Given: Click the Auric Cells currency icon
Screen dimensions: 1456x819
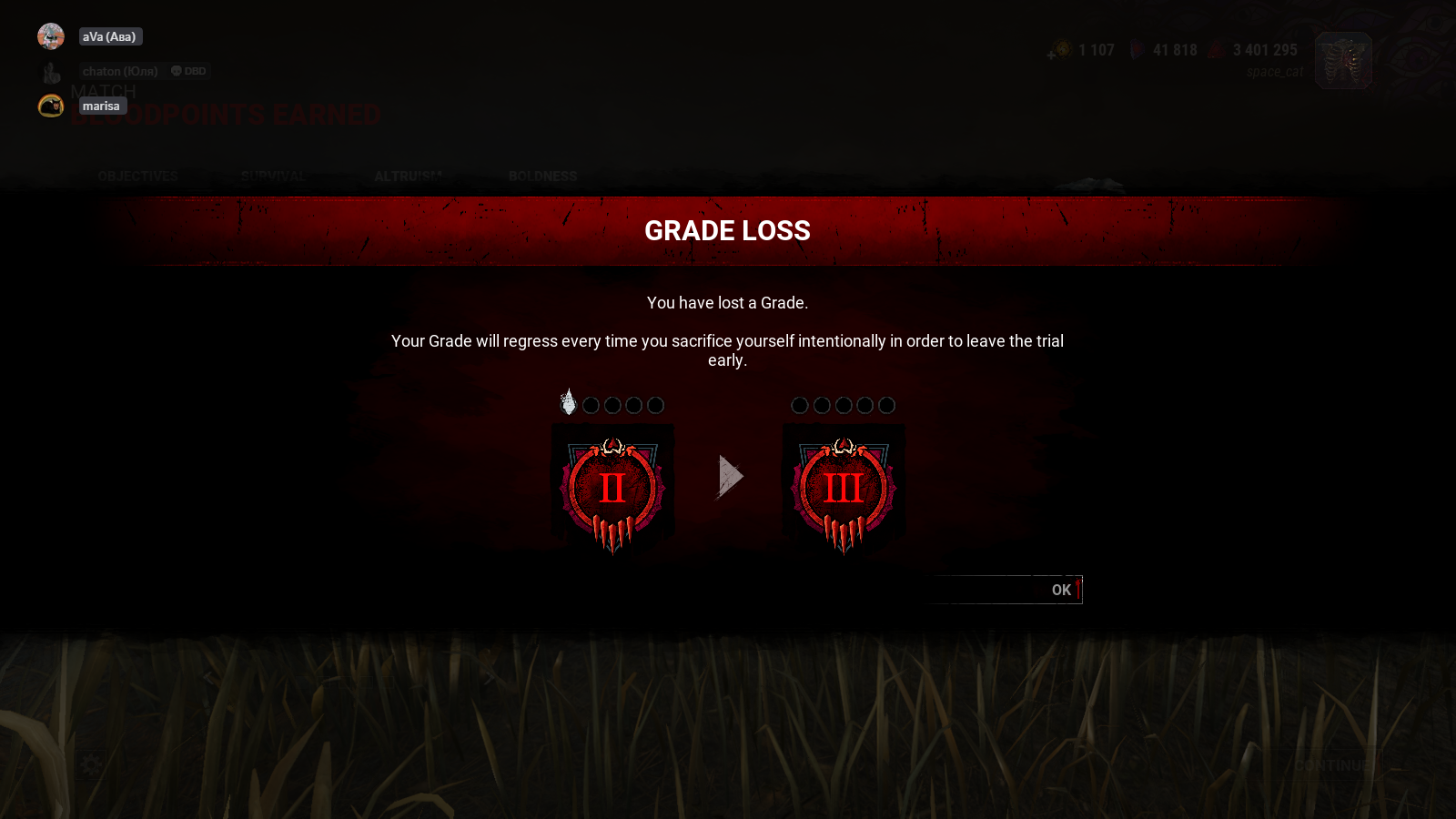Looking at the screenshot, I should (x=1063, y=49).
